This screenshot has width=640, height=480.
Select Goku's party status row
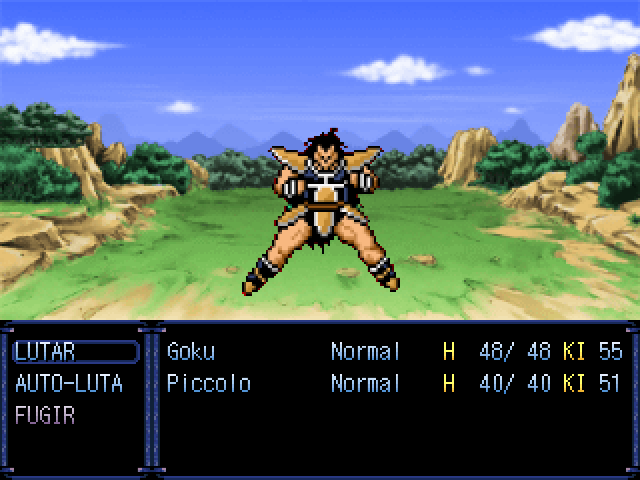392,352
